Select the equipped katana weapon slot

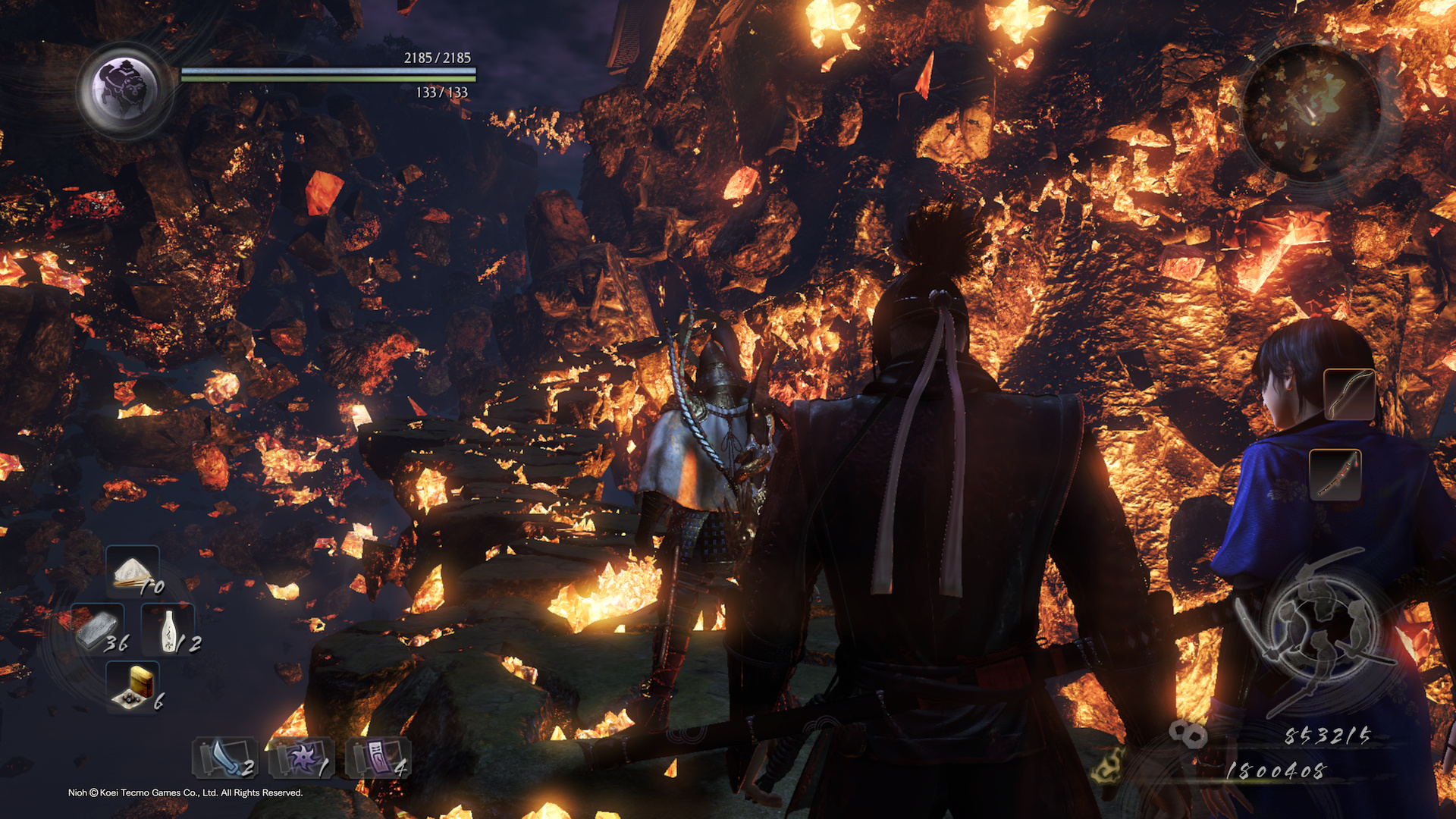[1335, 475]
